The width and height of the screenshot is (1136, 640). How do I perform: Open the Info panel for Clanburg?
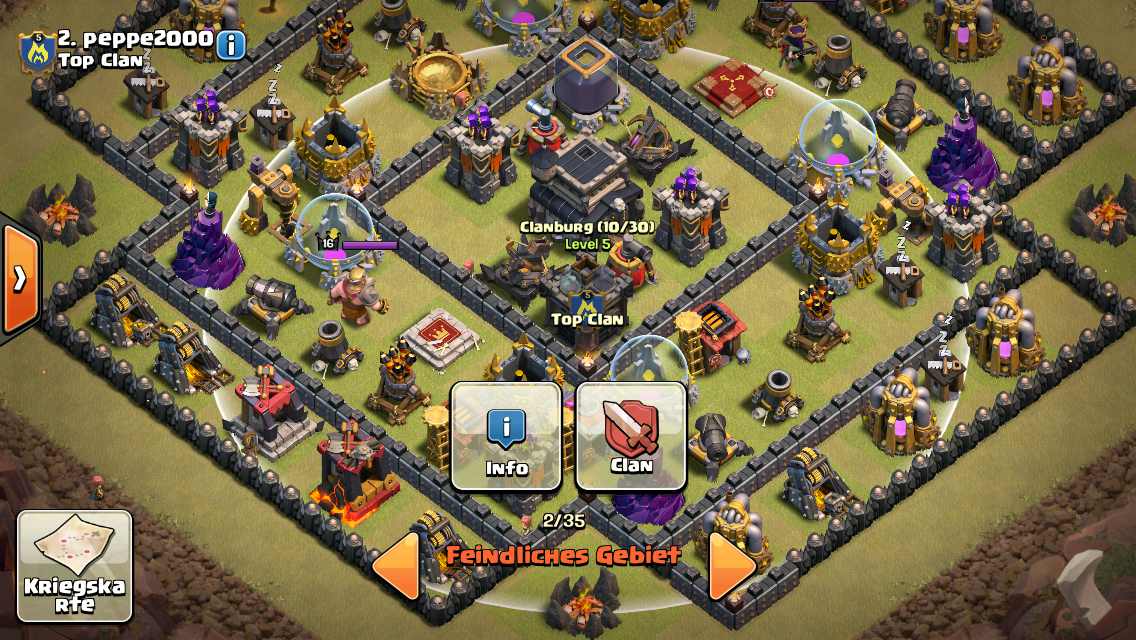tap(506, 436)
